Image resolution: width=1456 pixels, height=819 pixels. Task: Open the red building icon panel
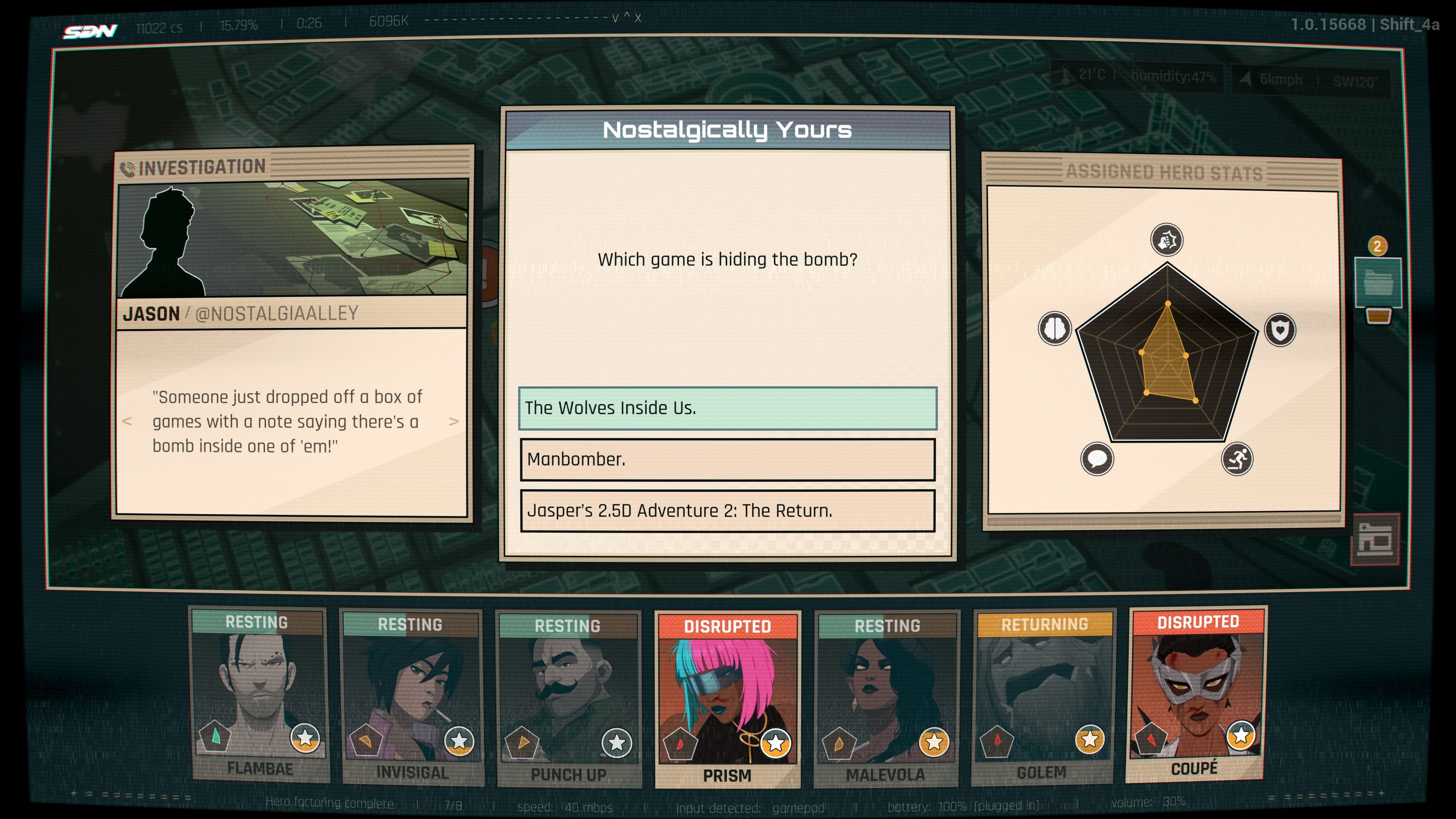click(1374, 540)
